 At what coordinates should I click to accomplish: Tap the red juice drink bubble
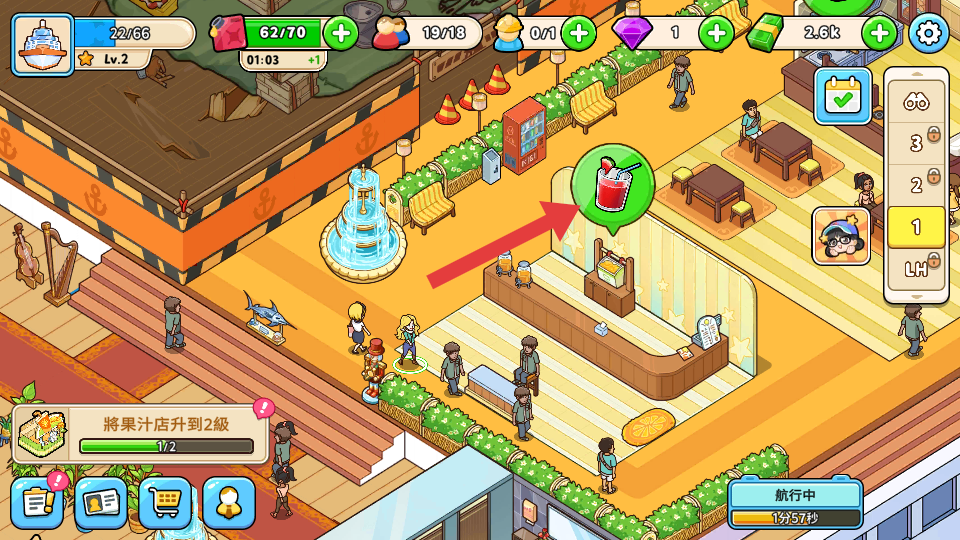612,186
